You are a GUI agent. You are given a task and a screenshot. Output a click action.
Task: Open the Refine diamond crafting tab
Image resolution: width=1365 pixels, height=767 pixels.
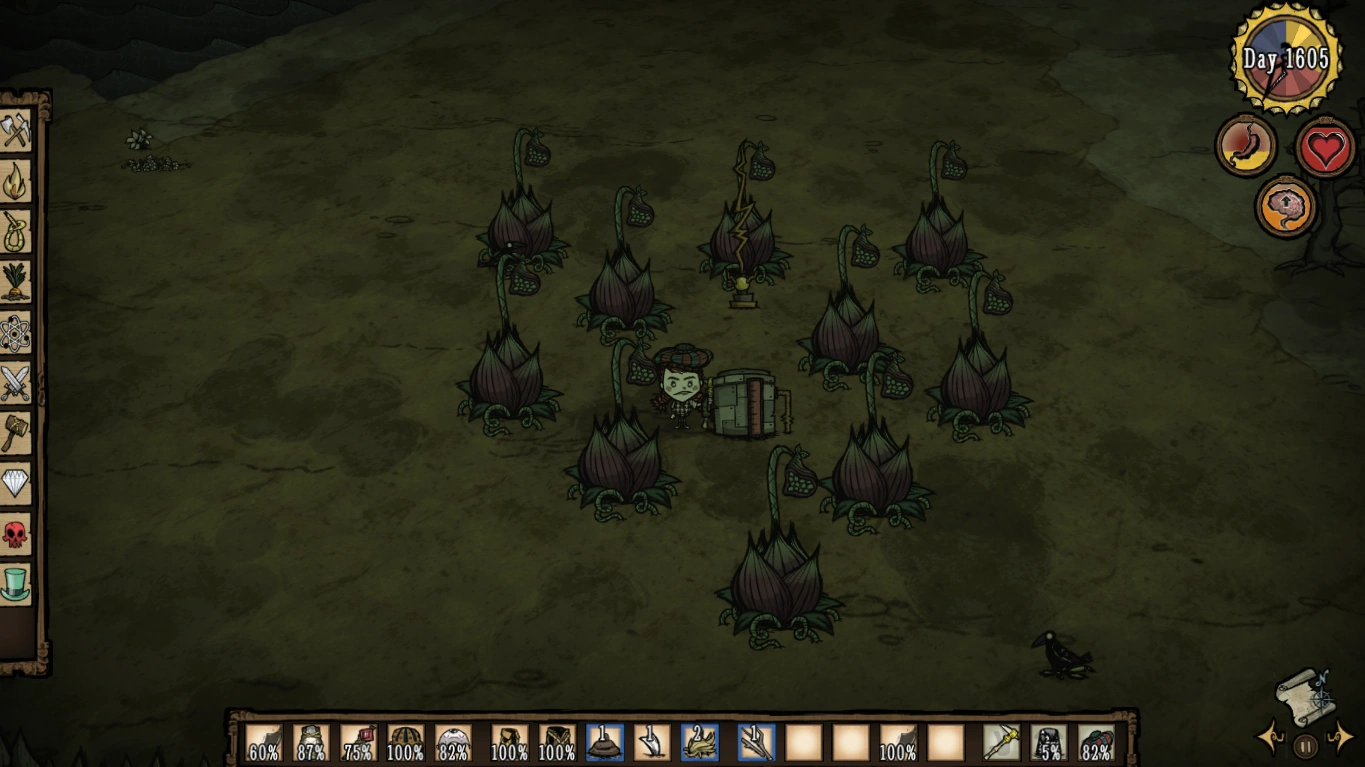pos(16,483)
